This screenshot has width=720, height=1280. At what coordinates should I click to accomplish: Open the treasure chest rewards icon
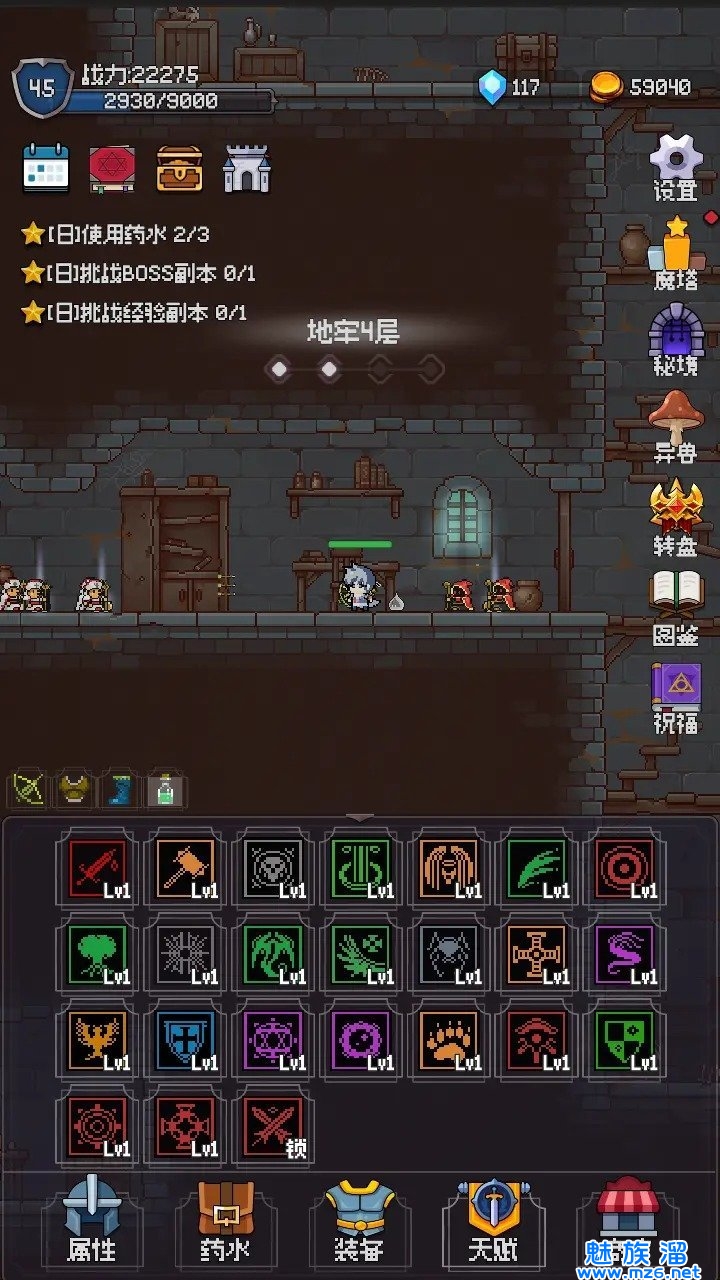pyautogui.click(x=180, y=169)
